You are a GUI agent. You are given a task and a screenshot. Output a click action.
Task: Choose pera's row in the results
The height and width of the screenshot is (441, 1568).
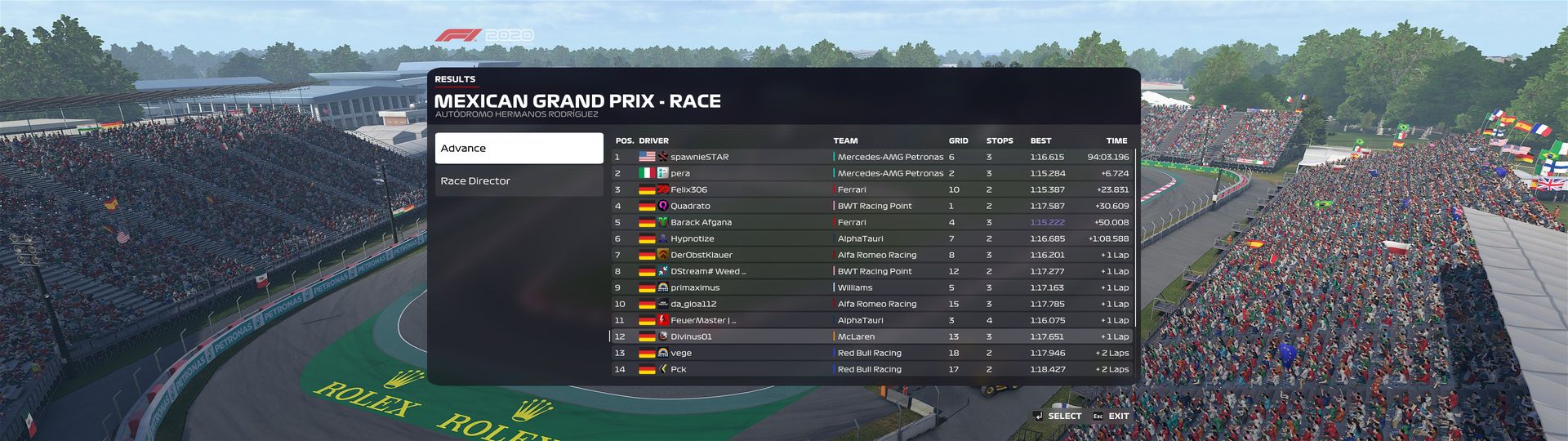pyautogui.click(x=871, y=173)
